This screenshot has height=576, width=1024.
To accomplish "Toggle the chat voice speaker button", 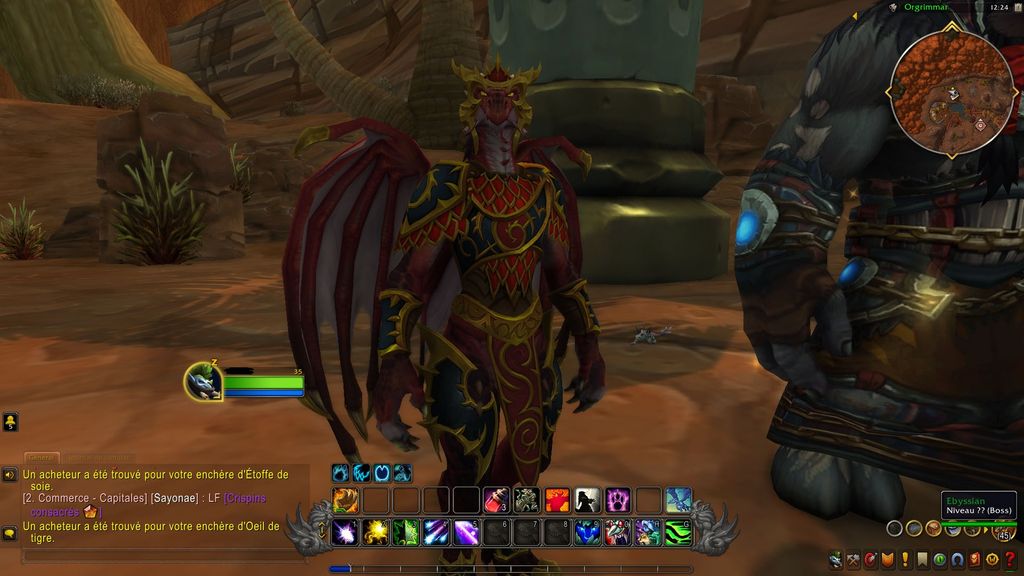I will point(9,474).
